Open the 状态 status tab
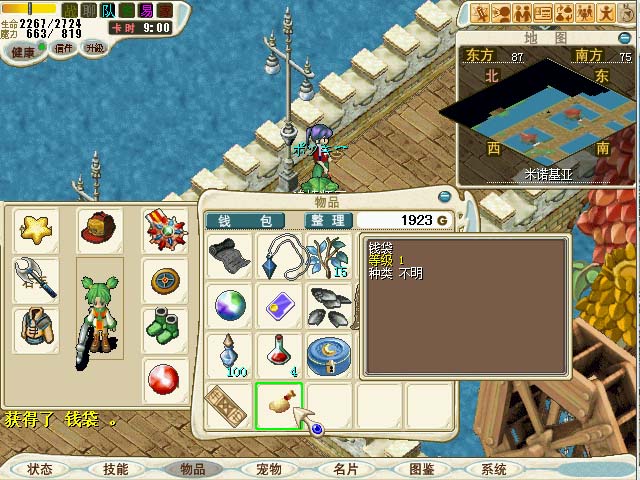The height and width of the screenshot is (480, 640). (x=40, y=469)
